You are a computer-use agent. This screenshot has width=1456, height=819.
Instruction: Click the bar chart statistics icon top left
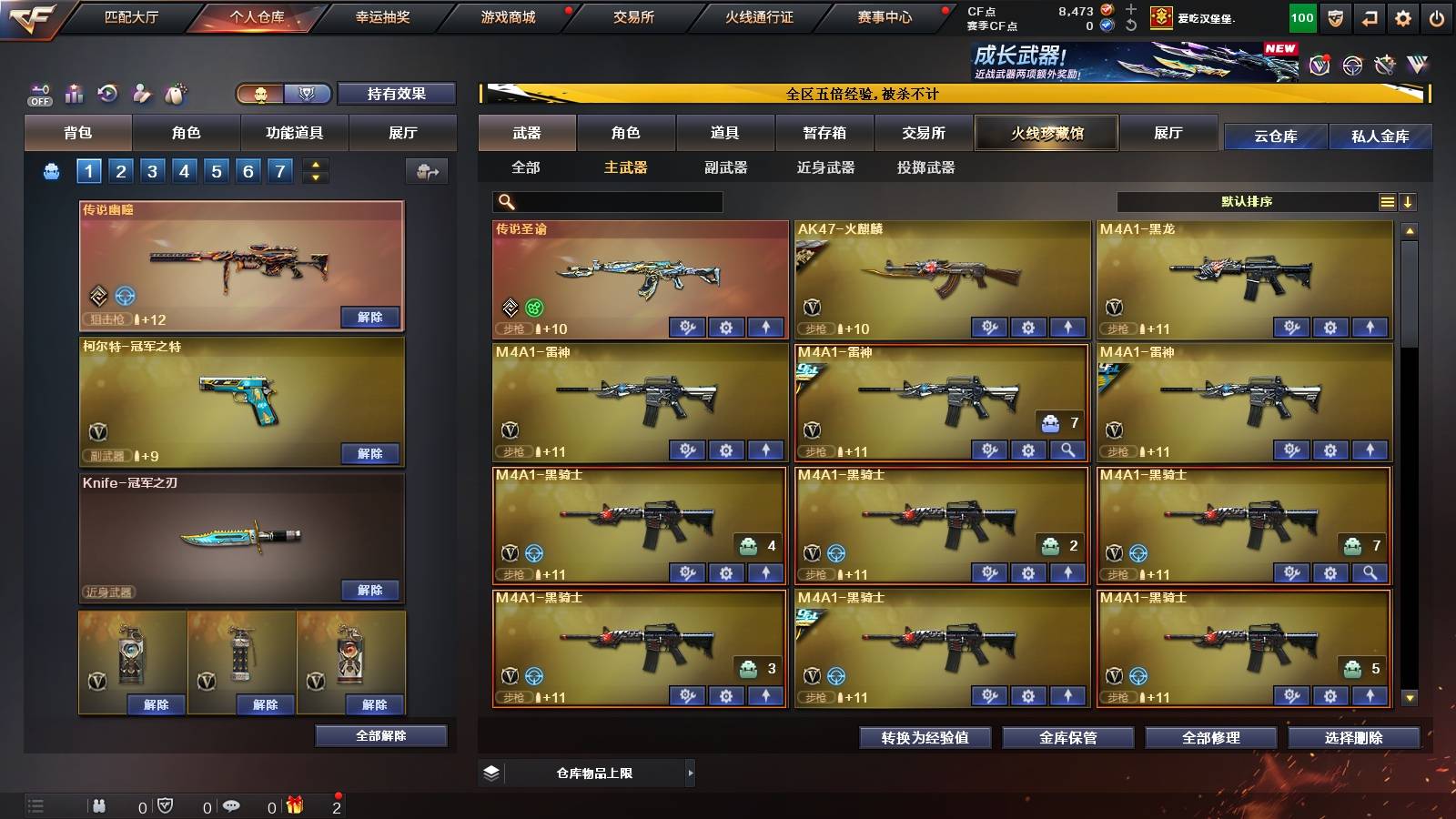click(x=73, y=93)
